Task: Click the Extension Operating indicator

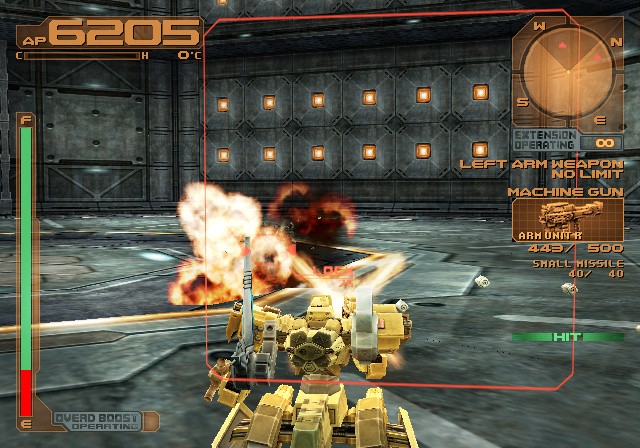Action: [545, 140]
